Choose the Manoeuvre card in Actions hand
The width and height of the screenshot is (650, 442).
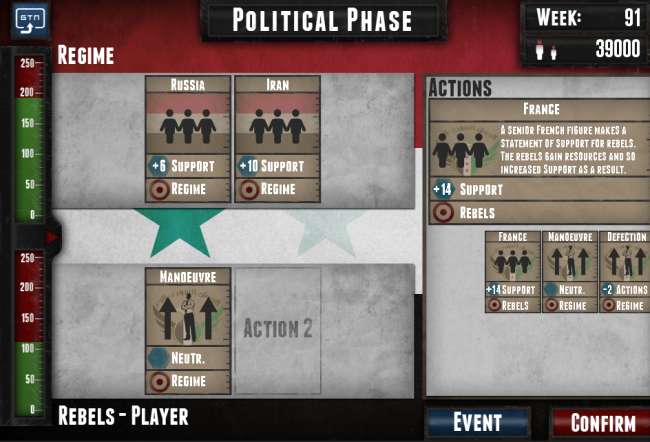(x=569, y=271)
